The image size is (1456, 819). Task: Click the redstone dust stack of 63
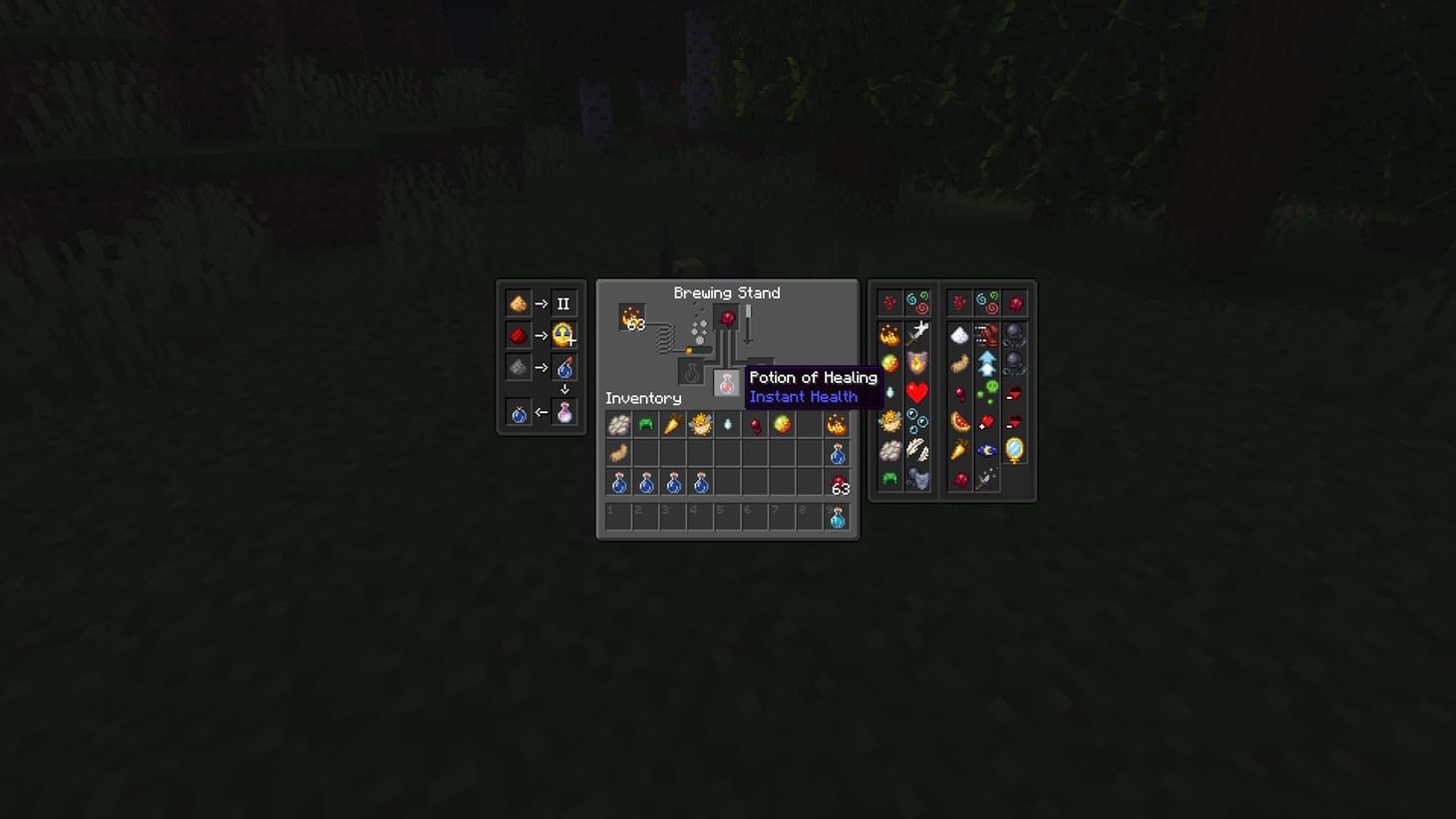tap(838, 484)
